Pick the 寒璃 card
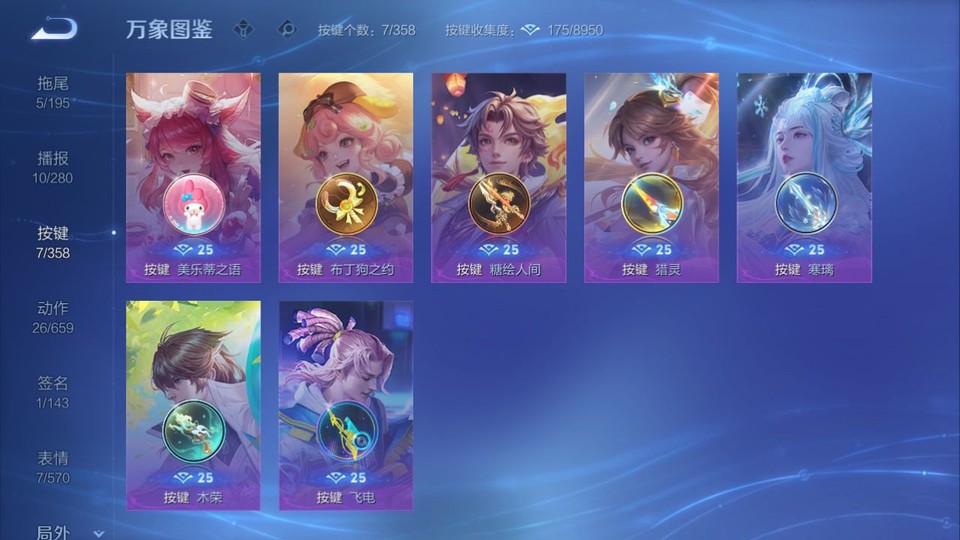Screen dimensions: 960x540 804,177
